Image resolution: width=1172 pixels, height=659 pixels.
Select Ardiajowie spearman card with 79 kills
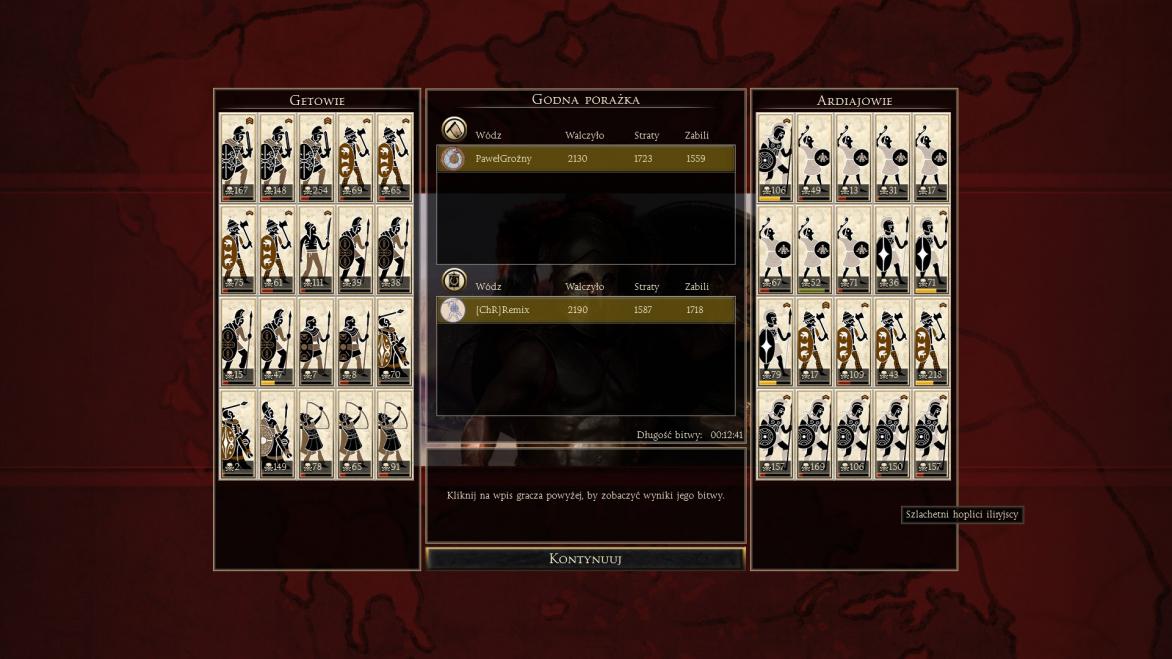click(775, 342)
